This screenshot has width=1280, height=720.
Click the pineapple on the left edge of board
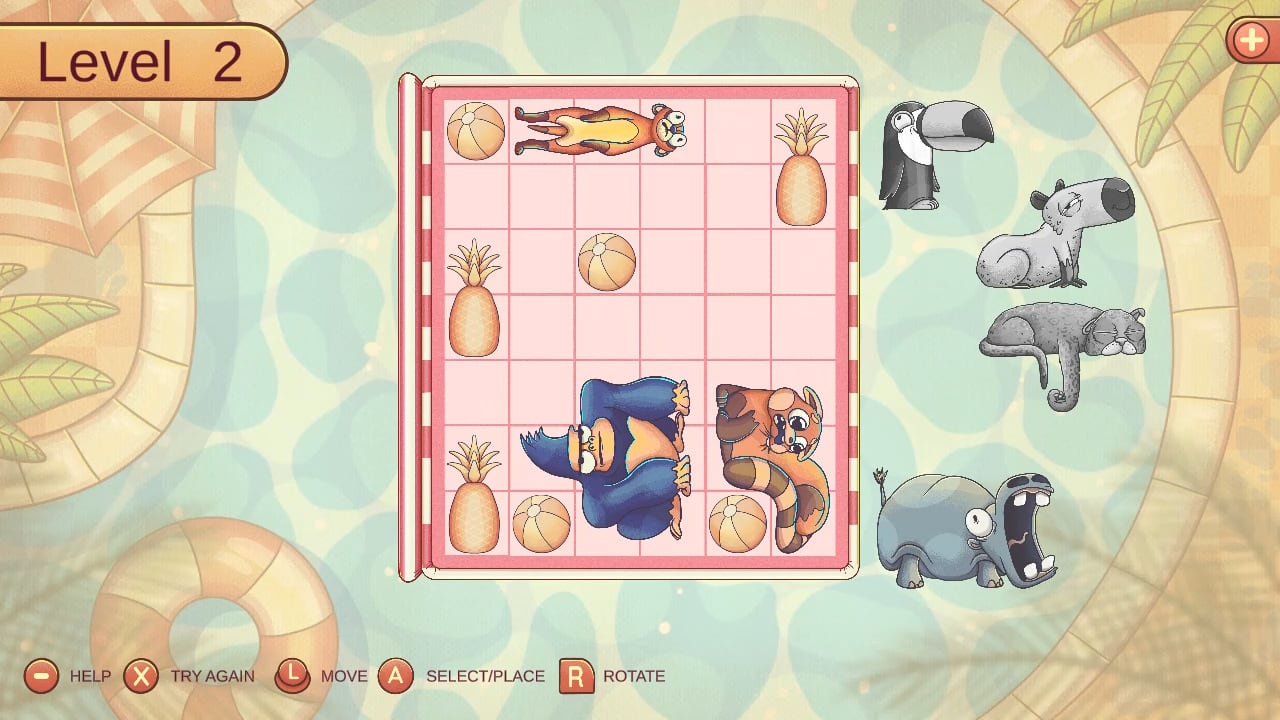pos(473,295)
